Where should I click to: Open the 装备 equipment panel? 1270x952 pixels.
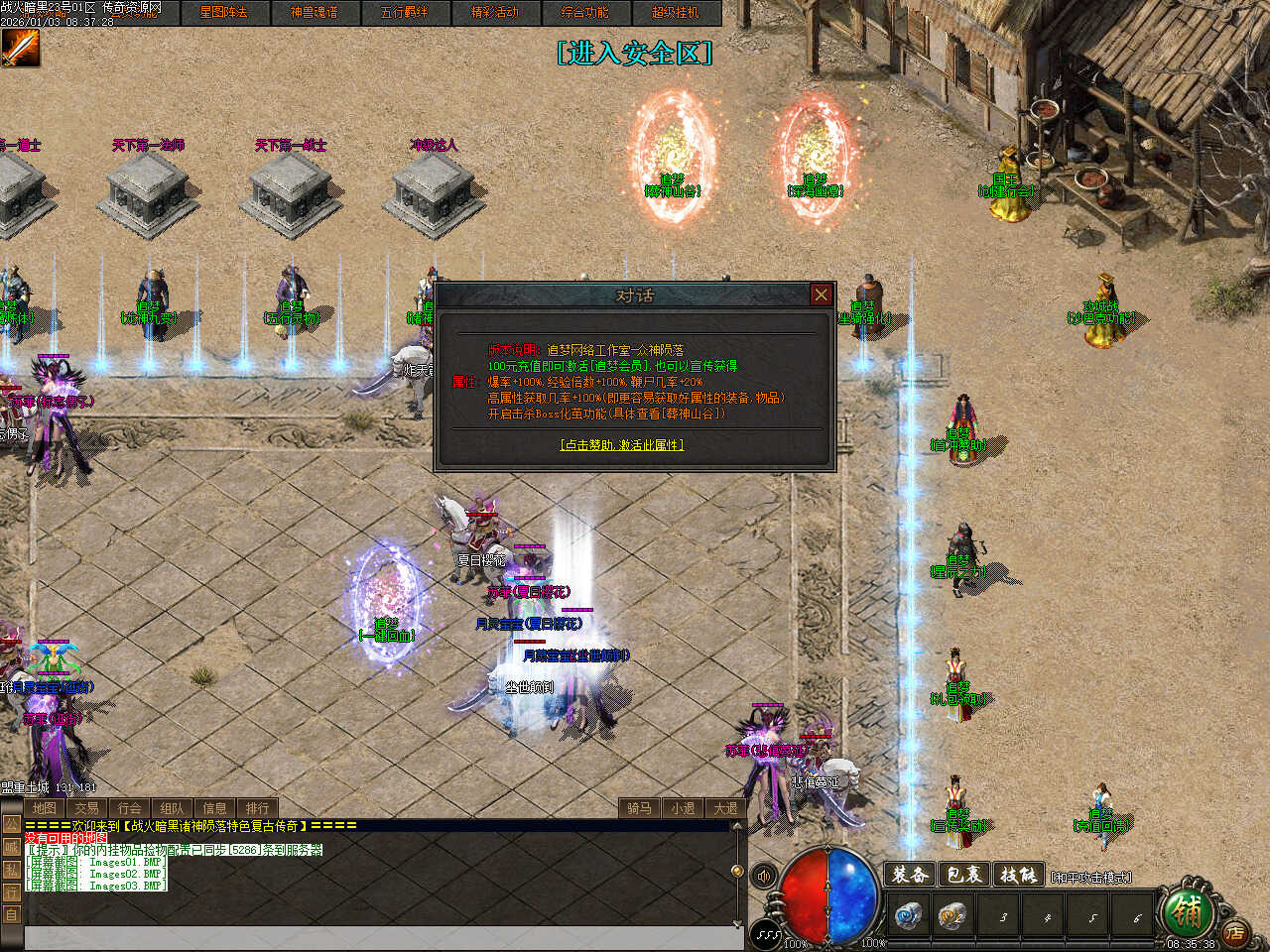pos(910,875)
